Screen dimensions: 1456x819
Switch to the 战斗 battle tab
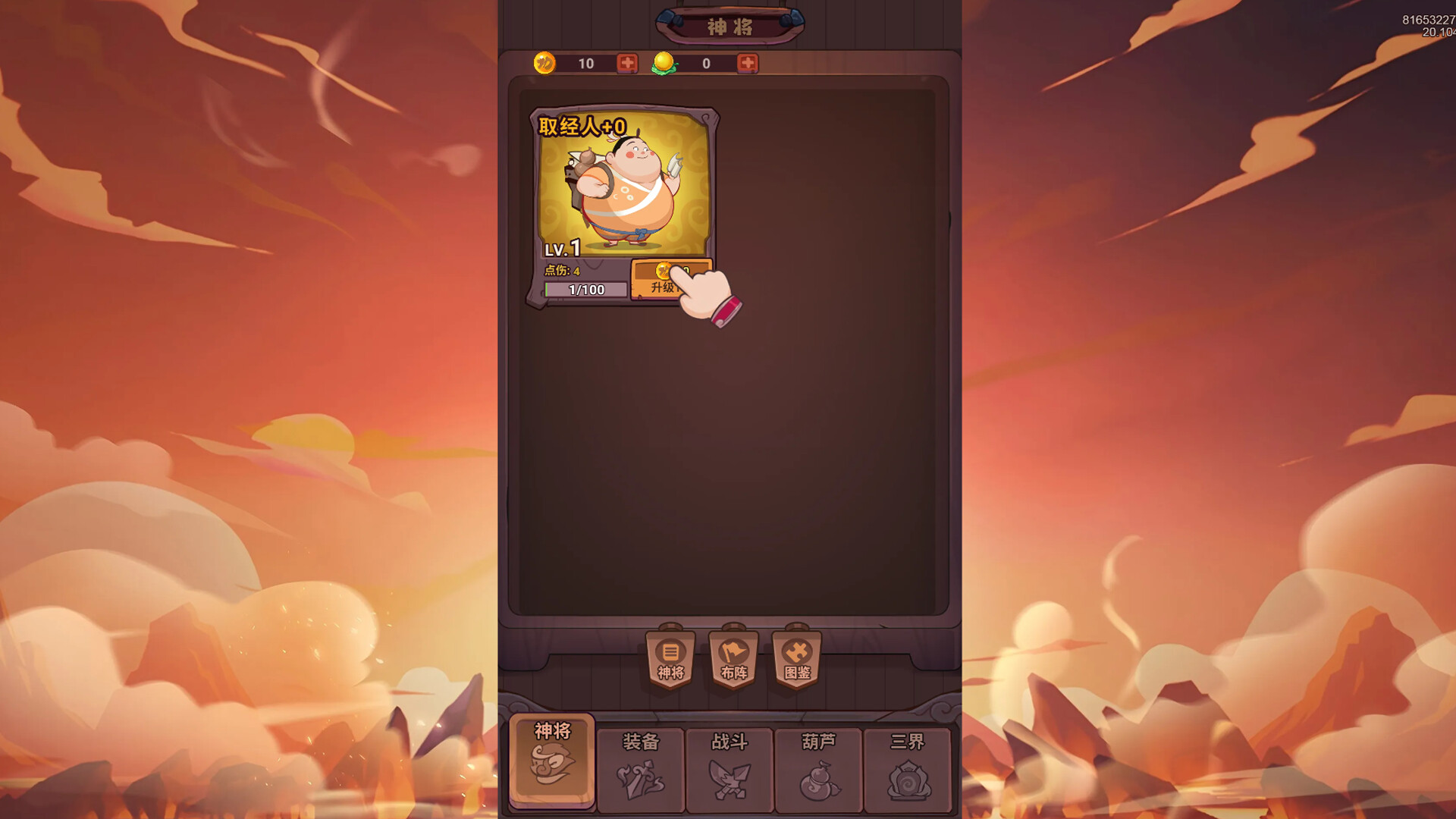point(729,768)
